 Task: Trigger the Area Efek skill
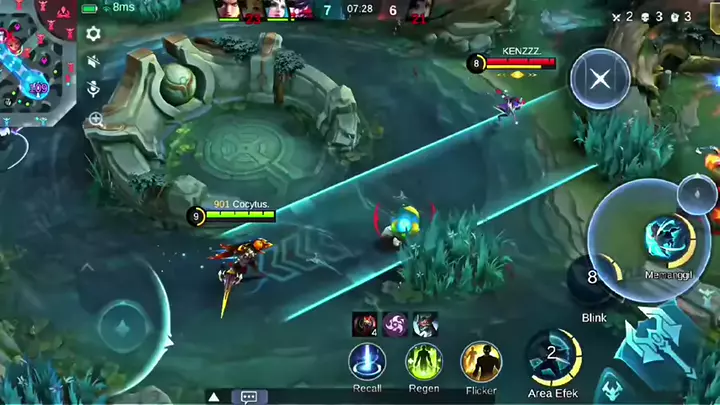[x=553, y=357]
